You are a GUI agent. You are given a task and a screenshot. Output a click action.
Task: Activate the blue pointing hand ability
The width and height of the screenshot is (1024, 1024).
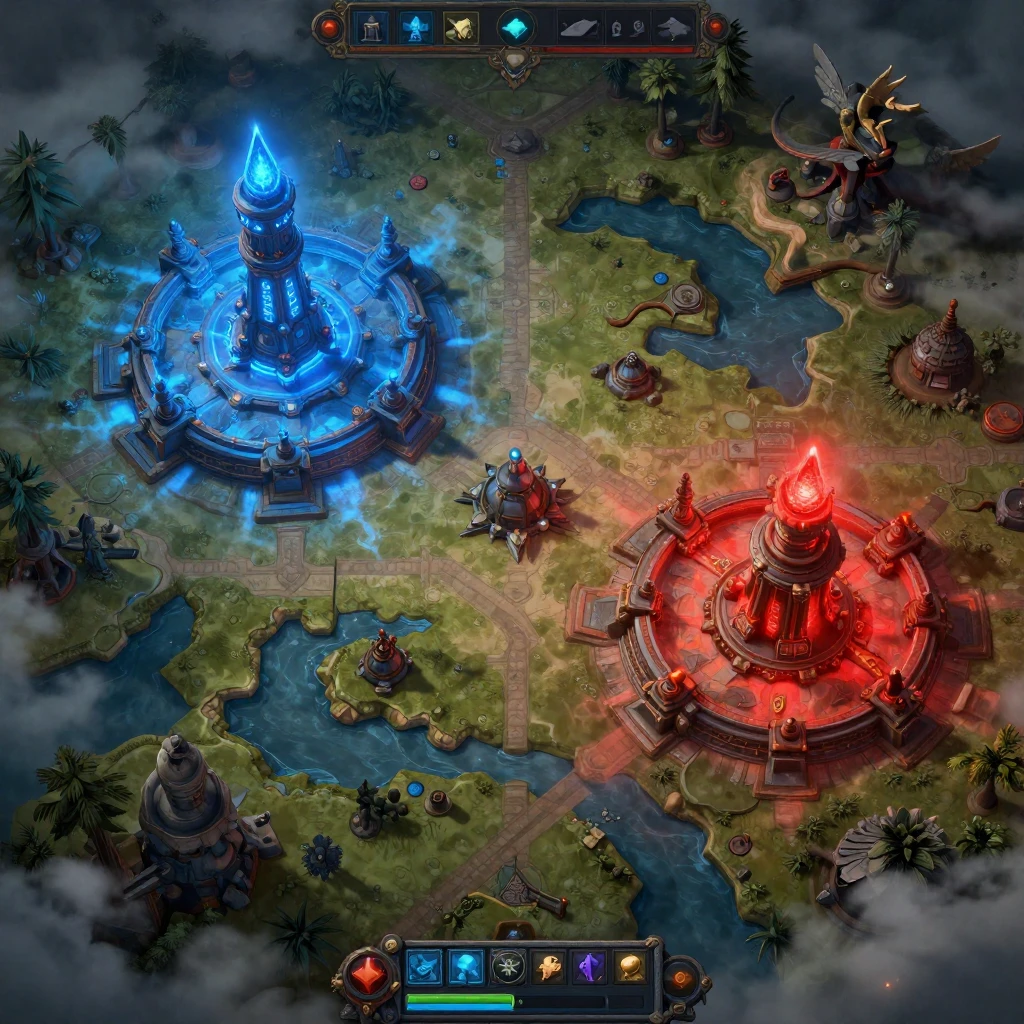point(424,967)
